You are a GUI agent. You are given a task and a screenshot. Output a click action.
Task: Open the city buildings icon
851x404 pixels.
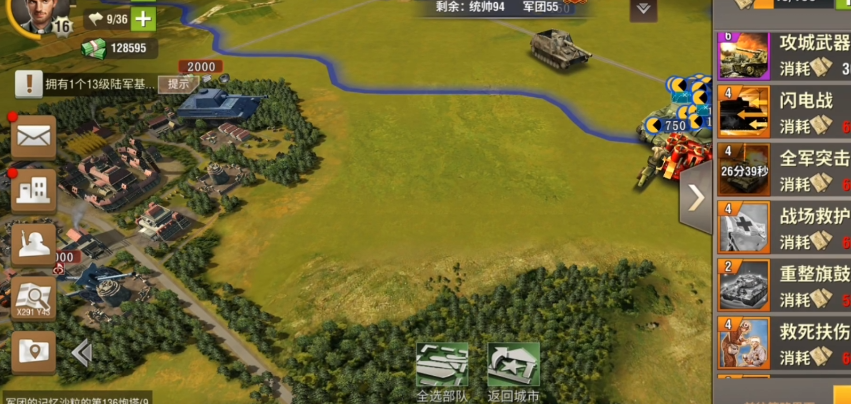pyautogui.click(x=33, y=190)
